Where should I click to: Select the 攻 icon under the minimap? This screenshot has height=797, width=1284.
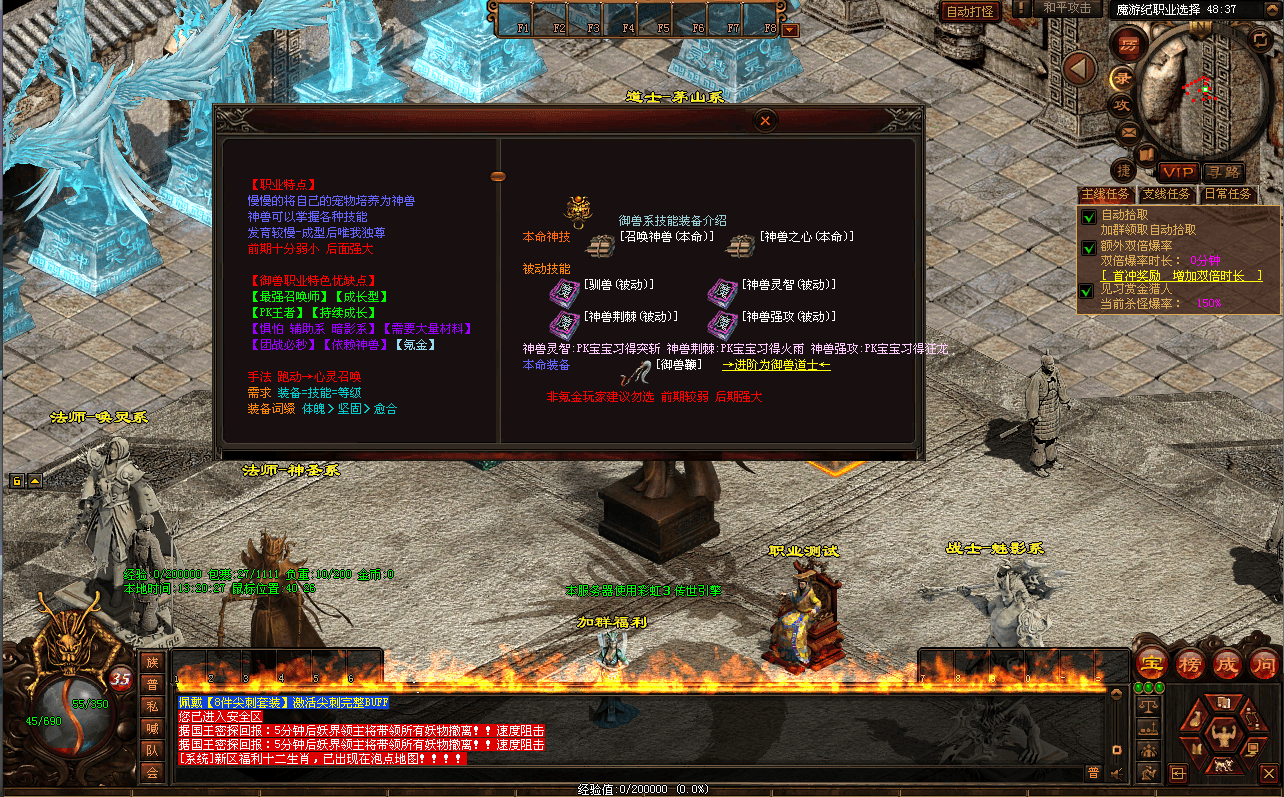tap(1123, 104)
